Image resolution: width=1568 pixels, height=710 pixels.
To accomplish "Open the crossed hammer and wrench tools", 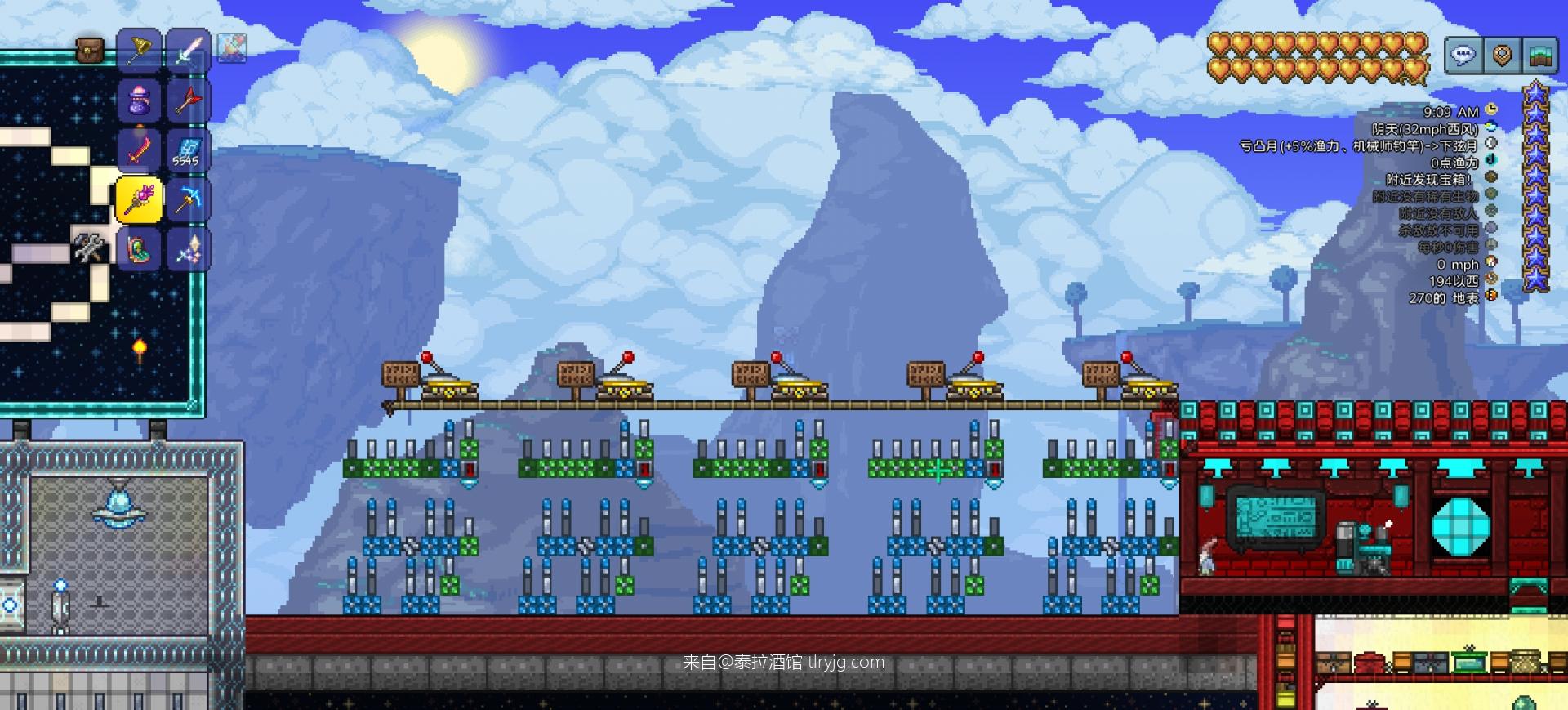I will pyautogui.click(x=89, y=247).
